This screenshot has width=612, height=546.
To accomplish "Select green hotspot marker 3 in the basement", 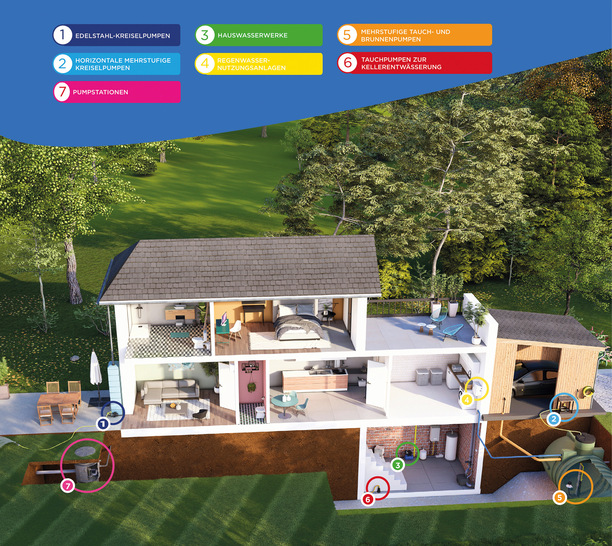I will [x=398, y=464].
